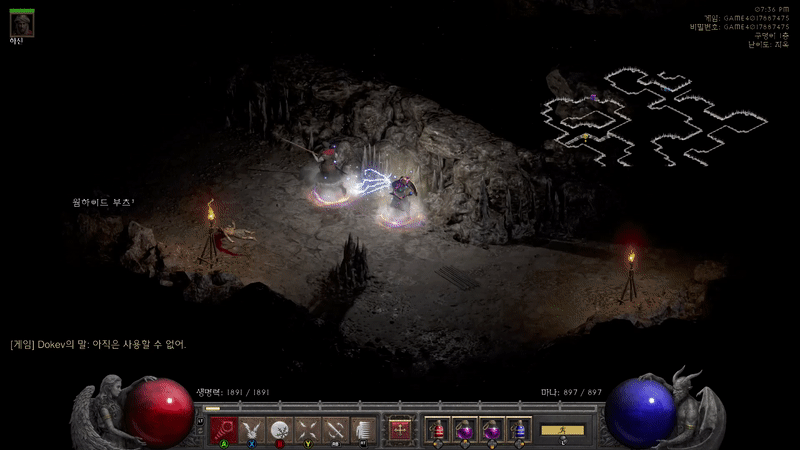Open the red banner cross icon
Image resolution: width=800 pixels, height=450 pixels.
401,429
